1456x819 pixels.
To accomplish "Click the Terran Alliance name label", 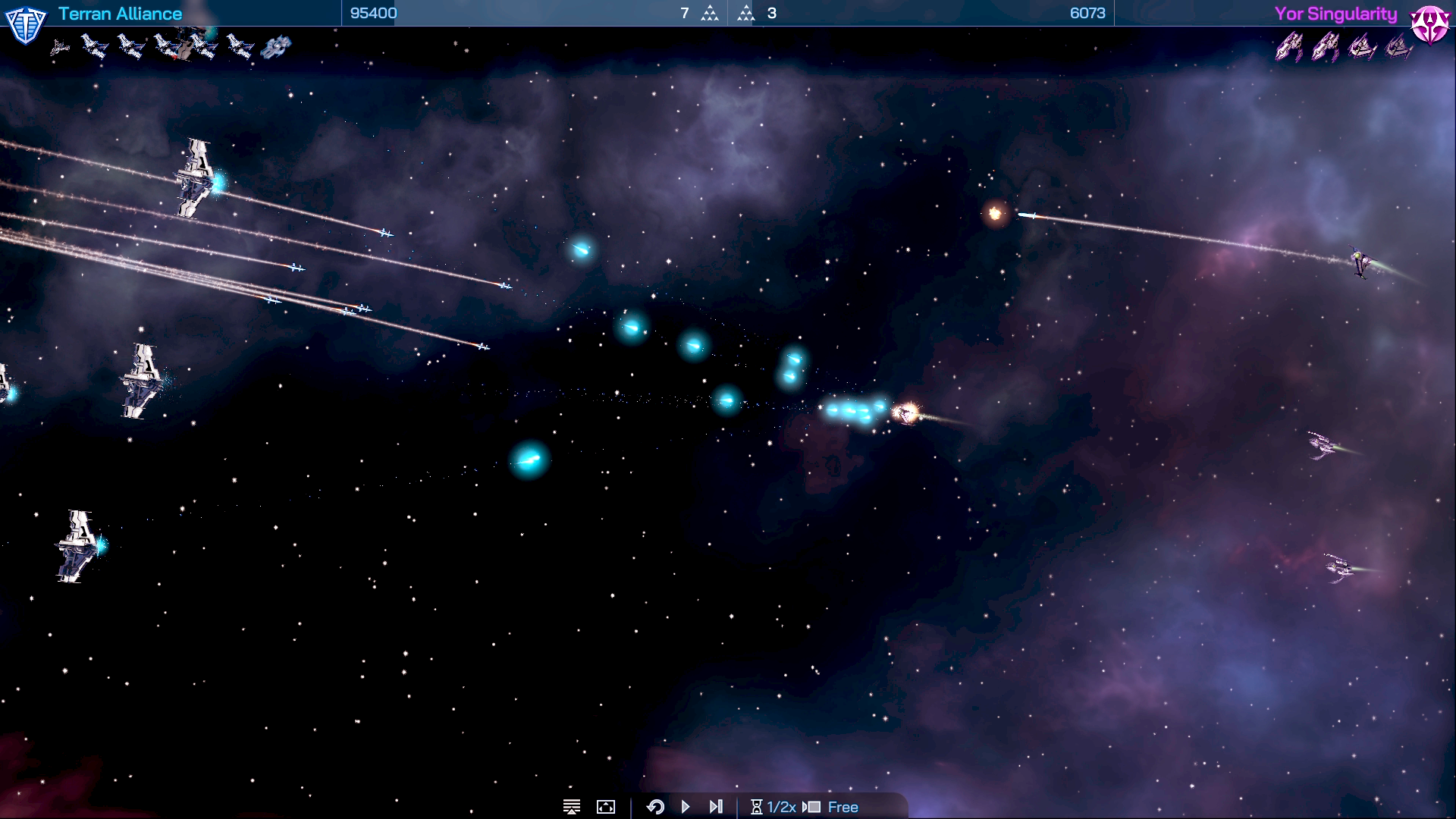I will pyautogui.click(x=119, y=13).
